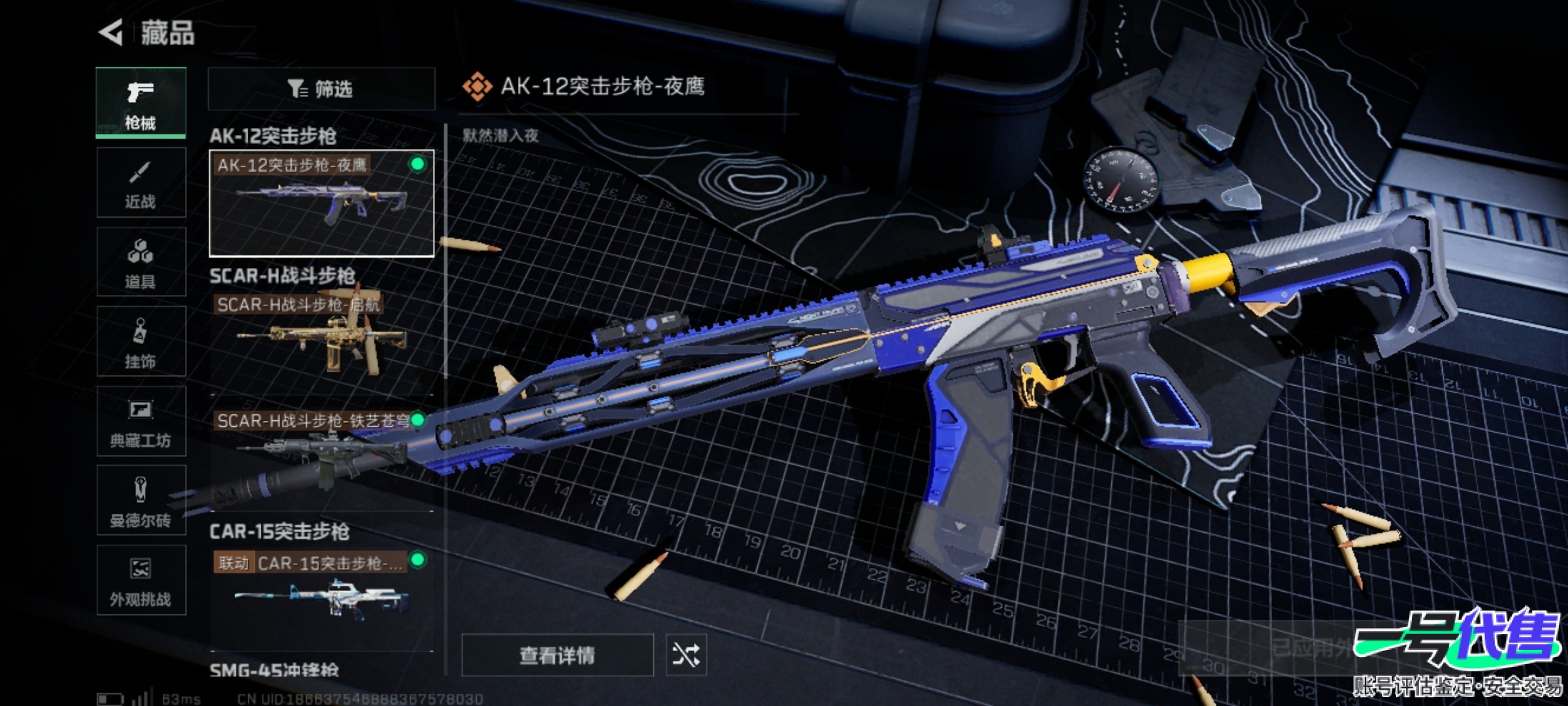The height and width of the screenshot is (706, 1568).
Task: Select the AK-12突击步枪-夜鹰 skin tile
Action: coord(321,203)
